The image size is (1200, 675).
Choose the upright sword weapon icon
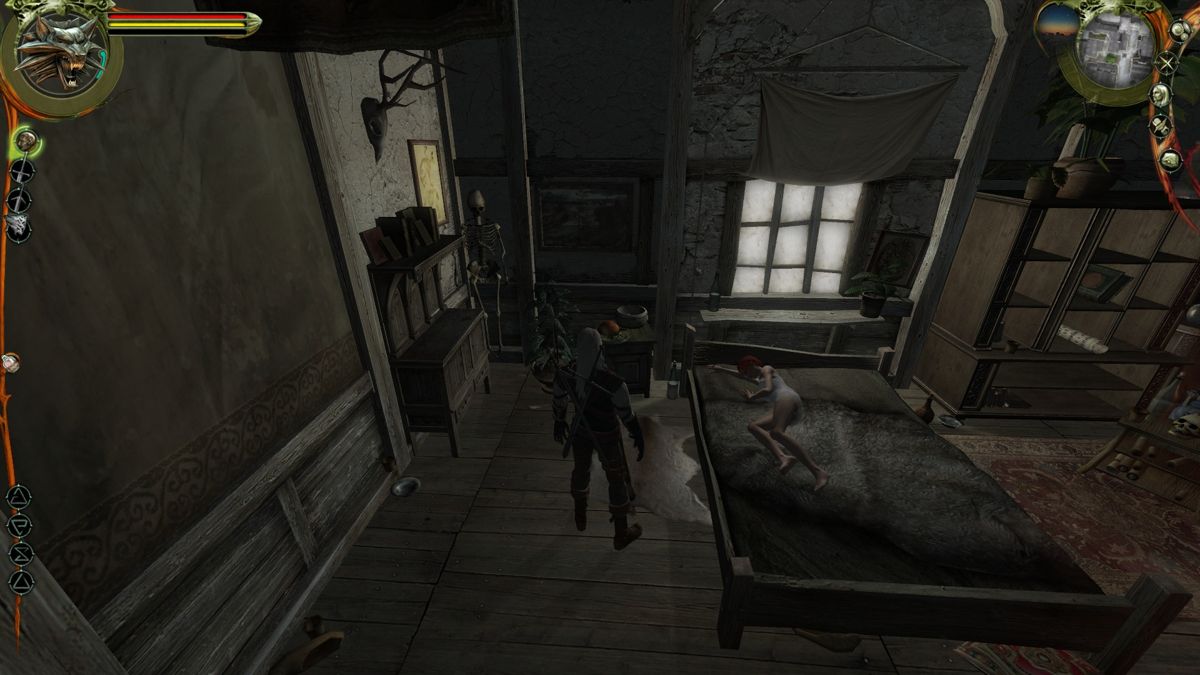pos(21,171)
